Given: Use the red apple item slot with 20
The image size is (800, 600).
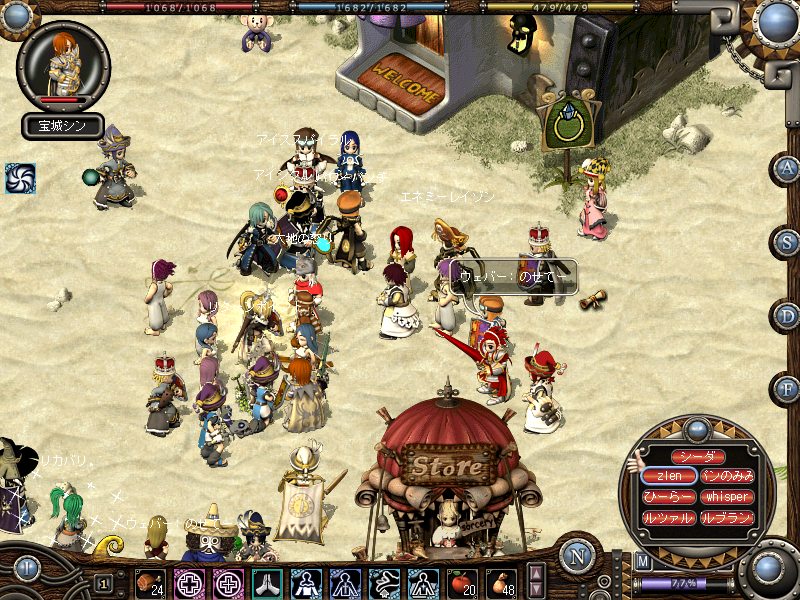Looking at the screenshot, I should pos(462,582).
